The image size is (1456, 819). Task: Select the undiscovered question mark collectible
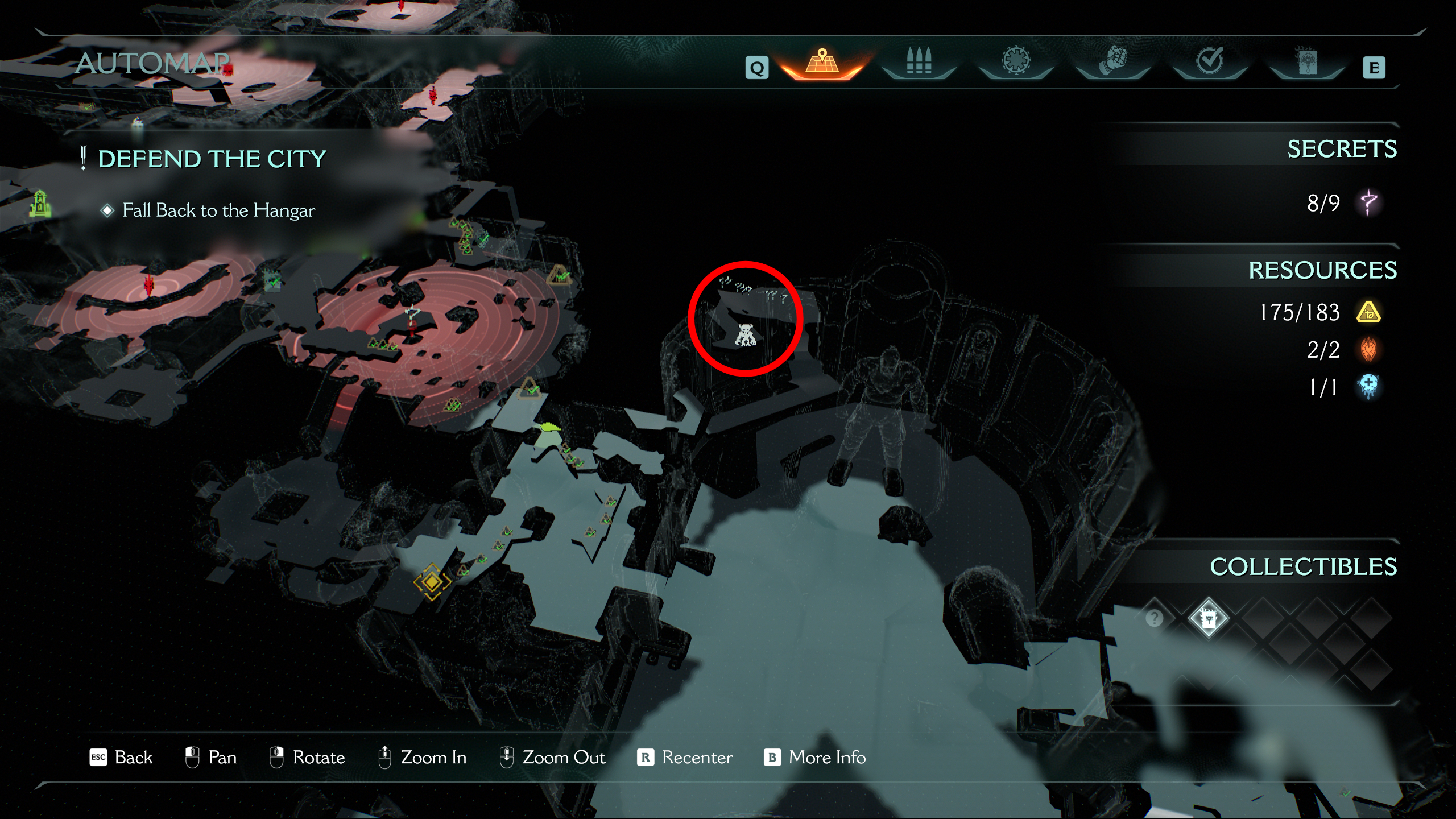coord(1154,618)
